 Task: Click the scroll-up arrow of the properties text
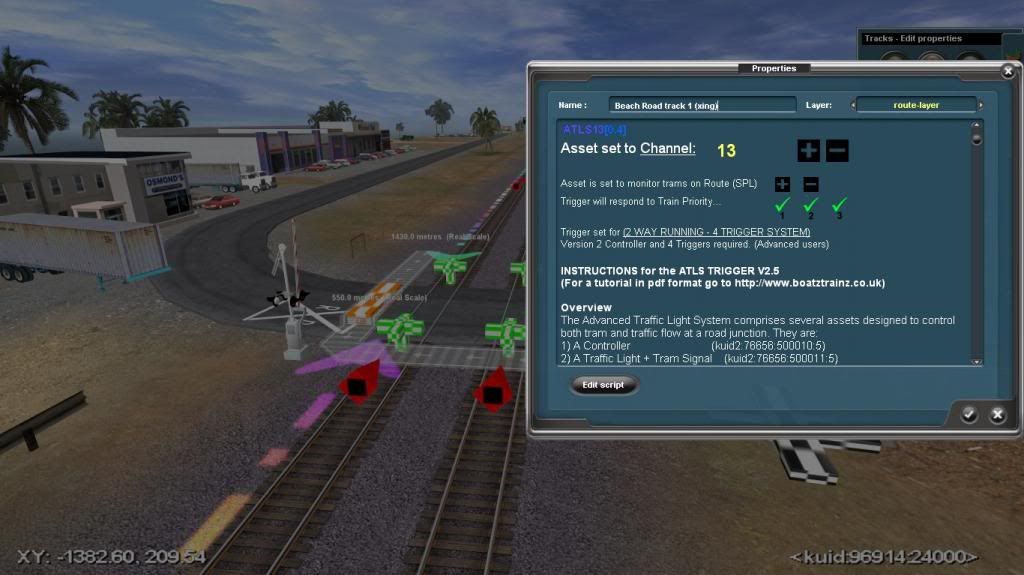click(x=977, y=127)
